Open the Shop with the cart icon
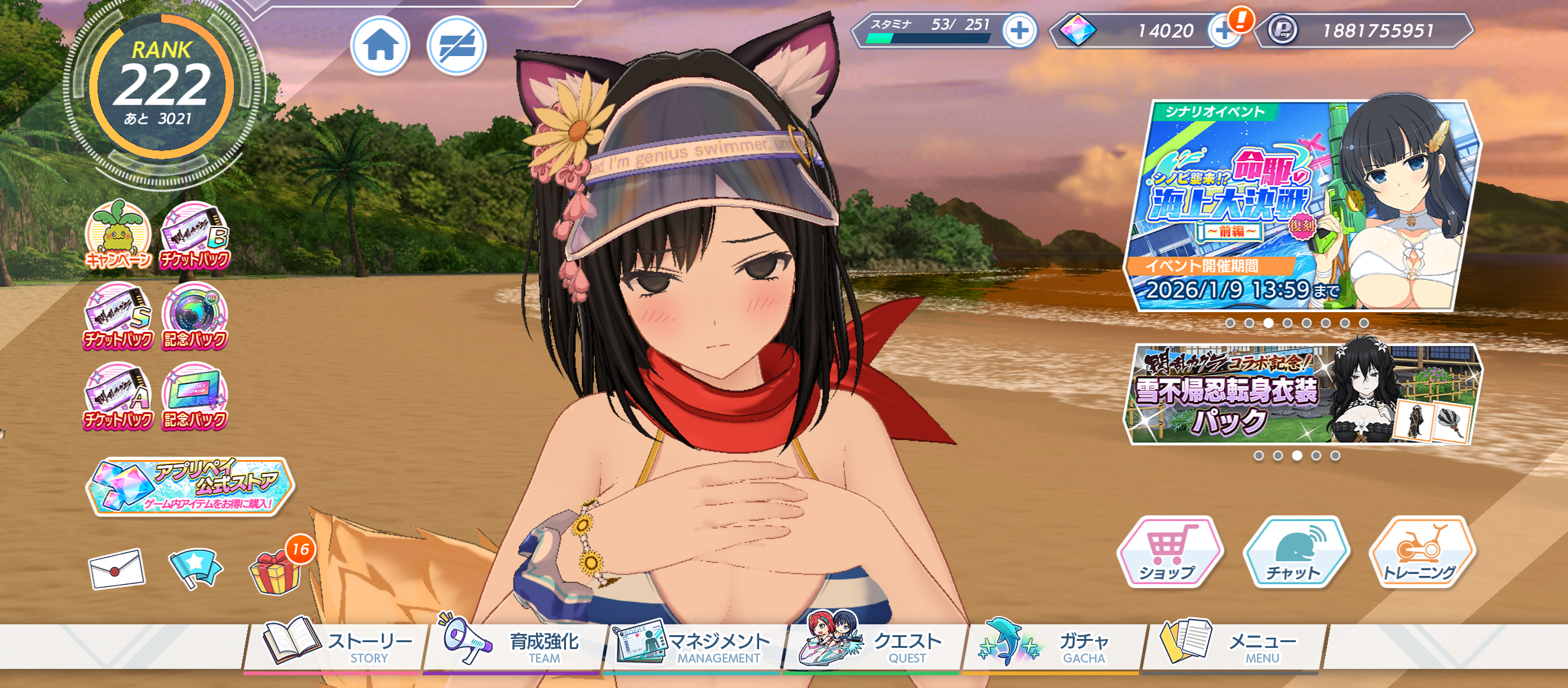 pos(1168,552)
